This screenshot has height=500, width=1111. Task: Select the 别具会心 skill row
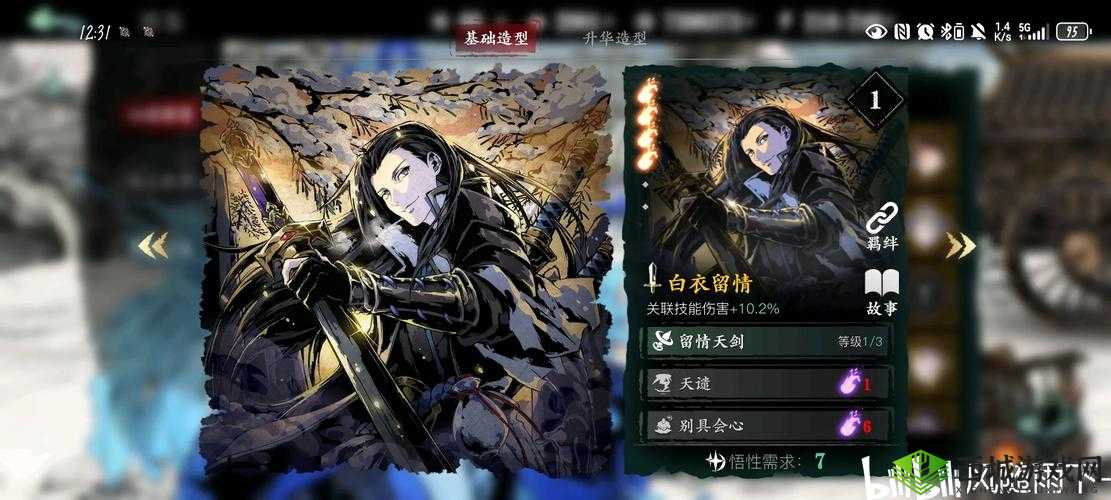point(765,425)
